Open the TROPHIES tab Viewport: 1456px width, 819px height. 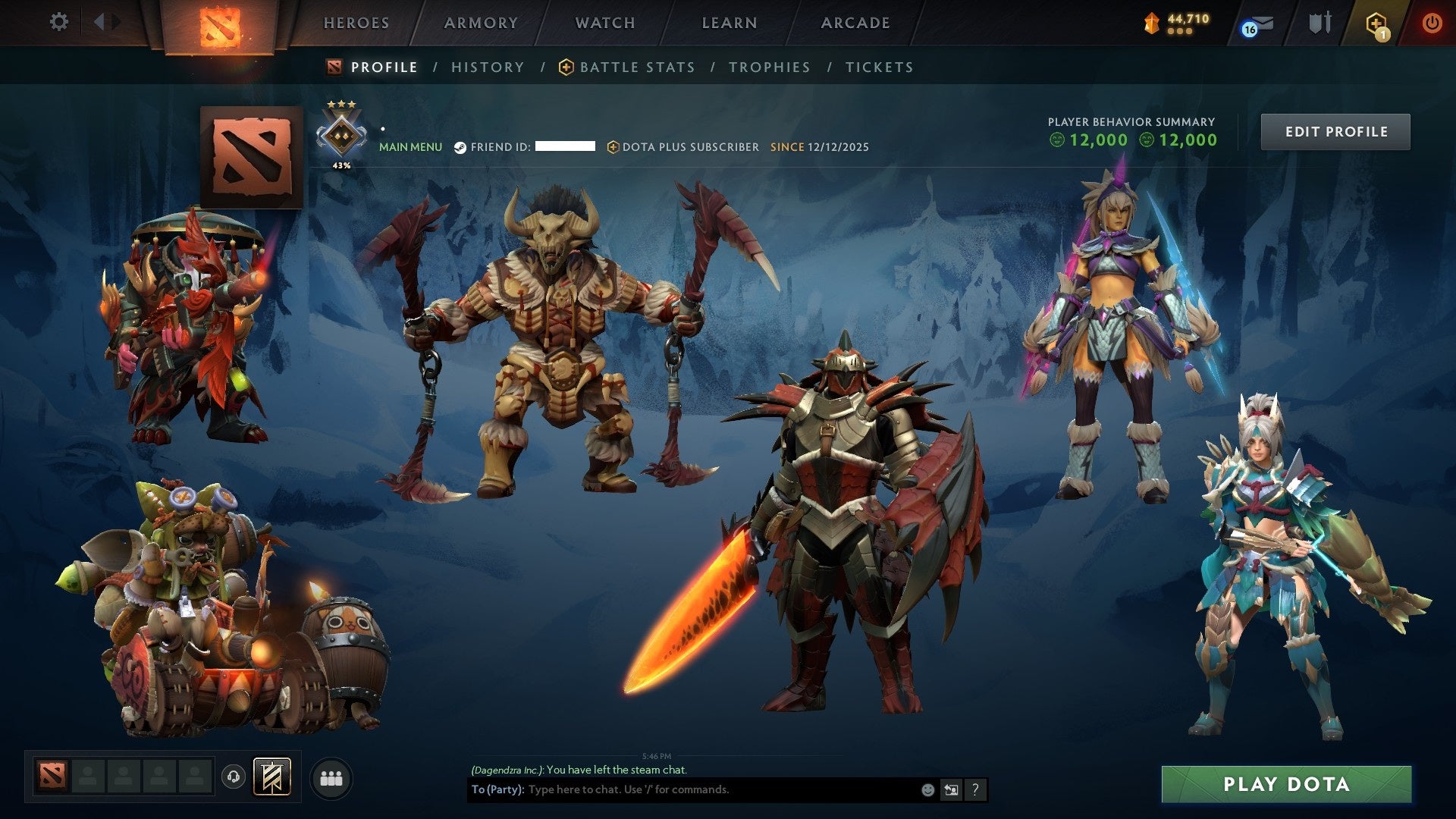[x=769, y=67]
